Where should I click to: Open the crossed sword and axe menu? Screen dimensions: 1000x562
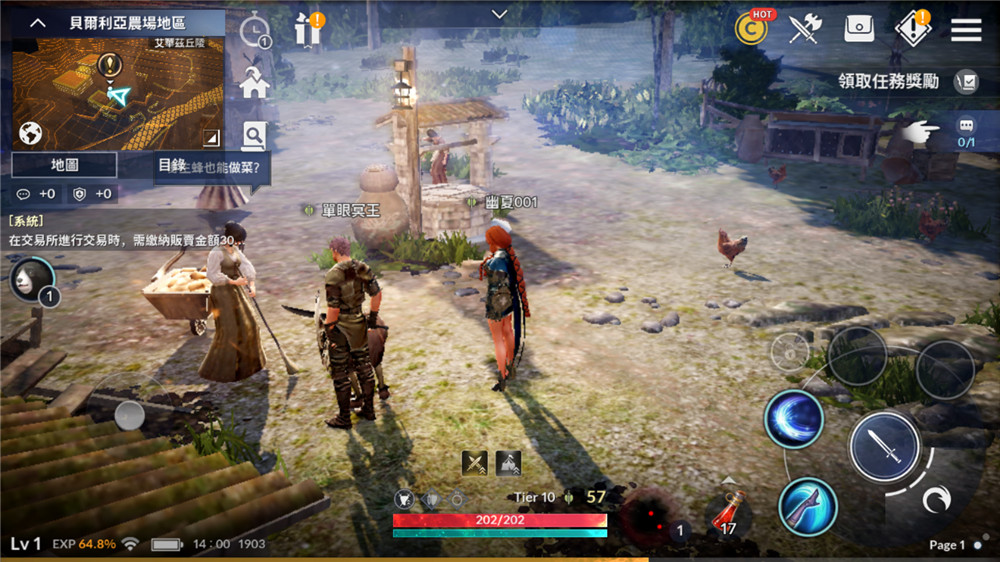(804, 29)
